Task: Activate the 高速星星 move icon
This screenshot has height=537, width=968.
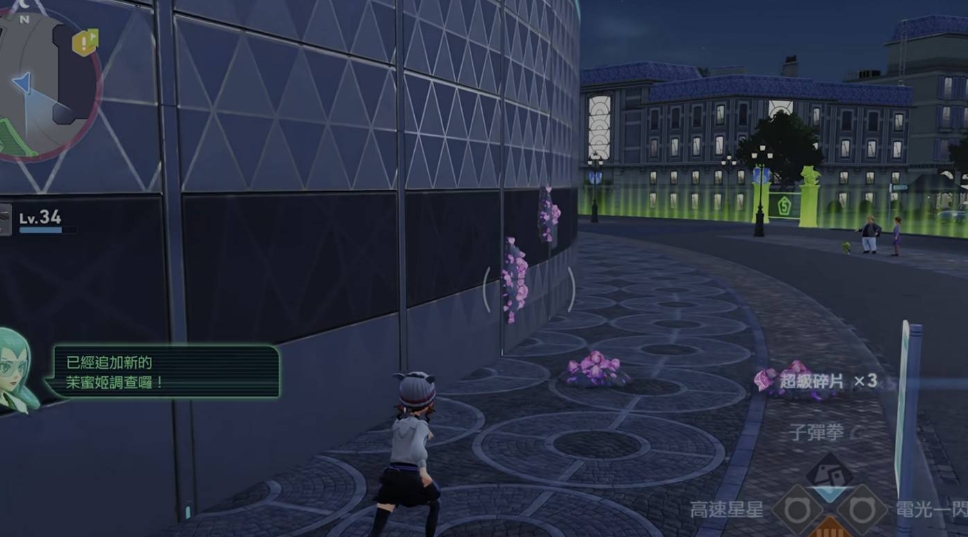Action: (x=796, y=510)
